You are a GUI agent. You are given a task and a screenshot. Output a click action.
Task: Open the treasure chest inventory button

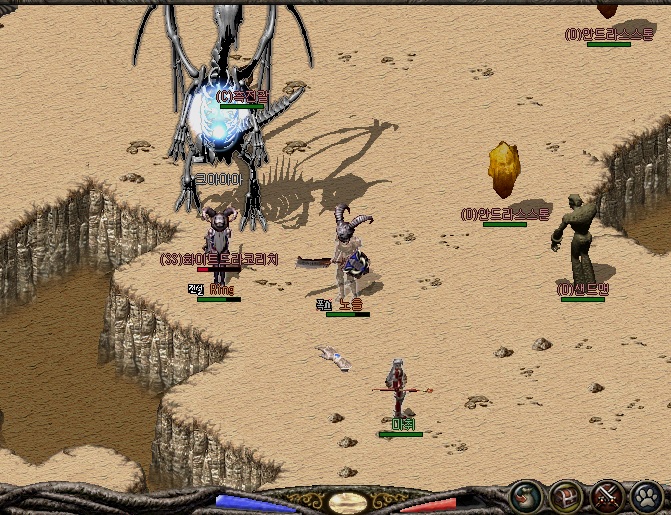click(x=566, y=496)
